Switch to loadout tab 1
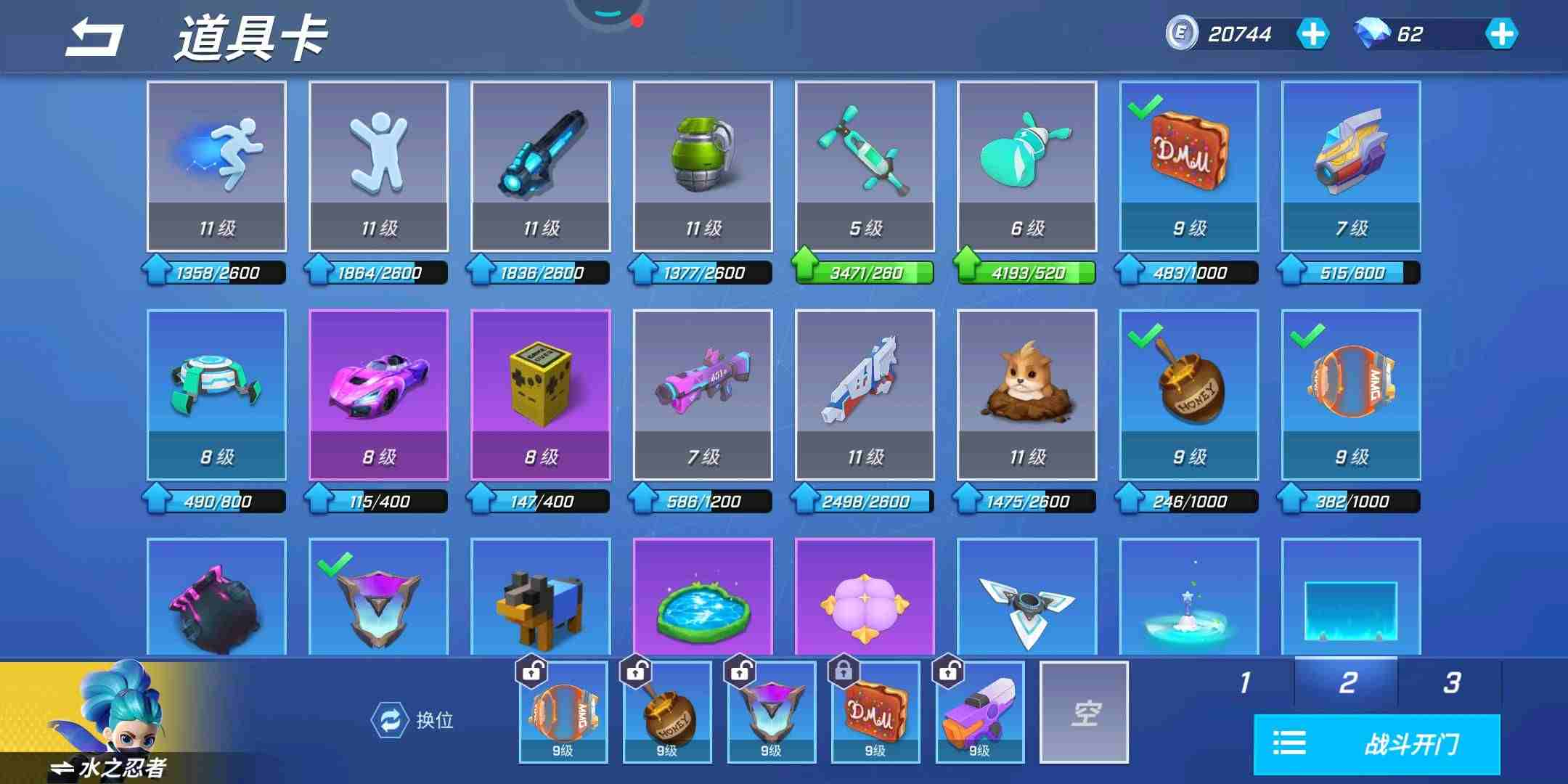The width and height of the screenshot is (1568, 784). (x=1245, y=682)
